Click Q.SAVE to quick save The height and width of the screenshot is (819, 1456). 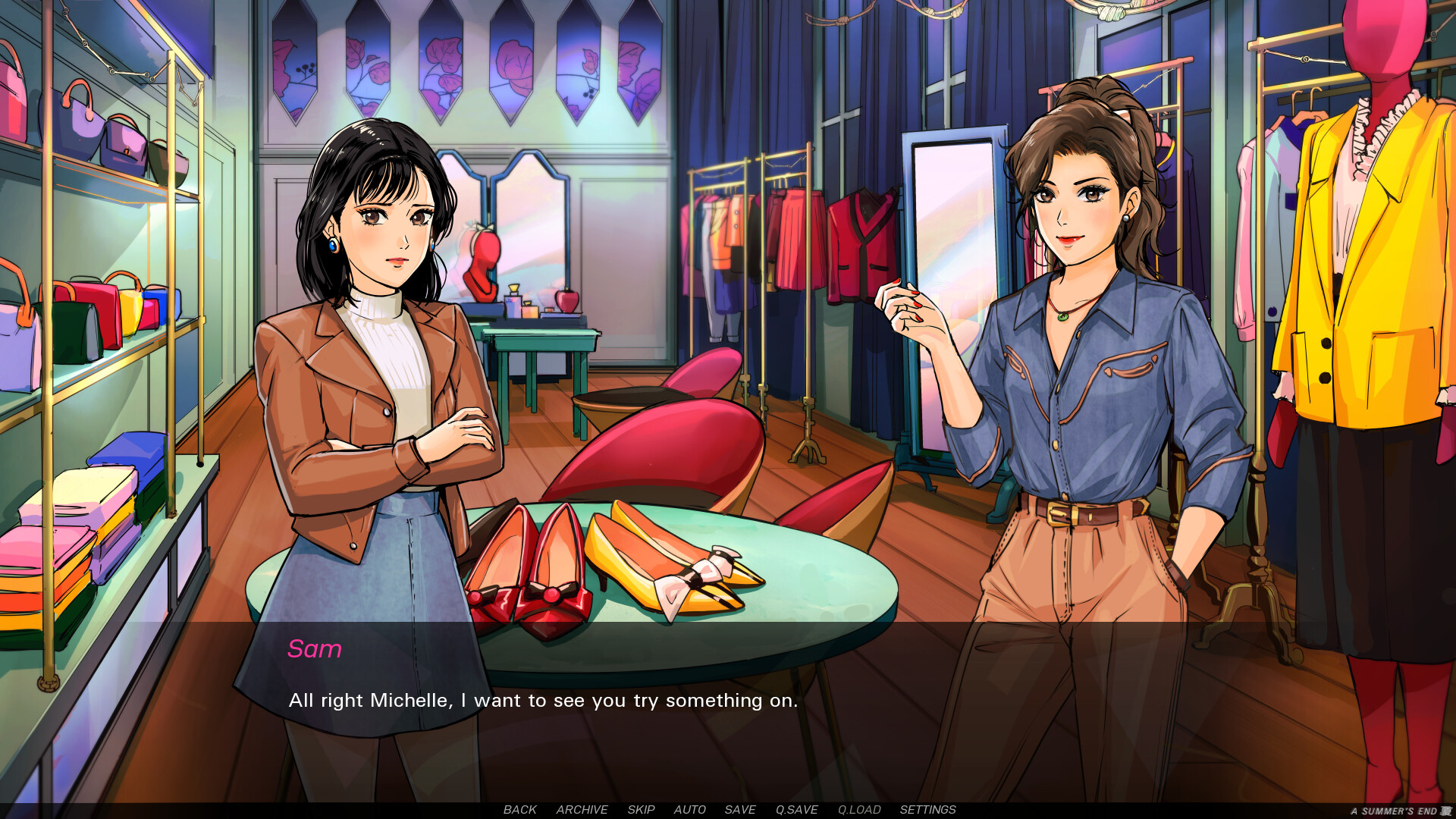[x=796, y=810]
